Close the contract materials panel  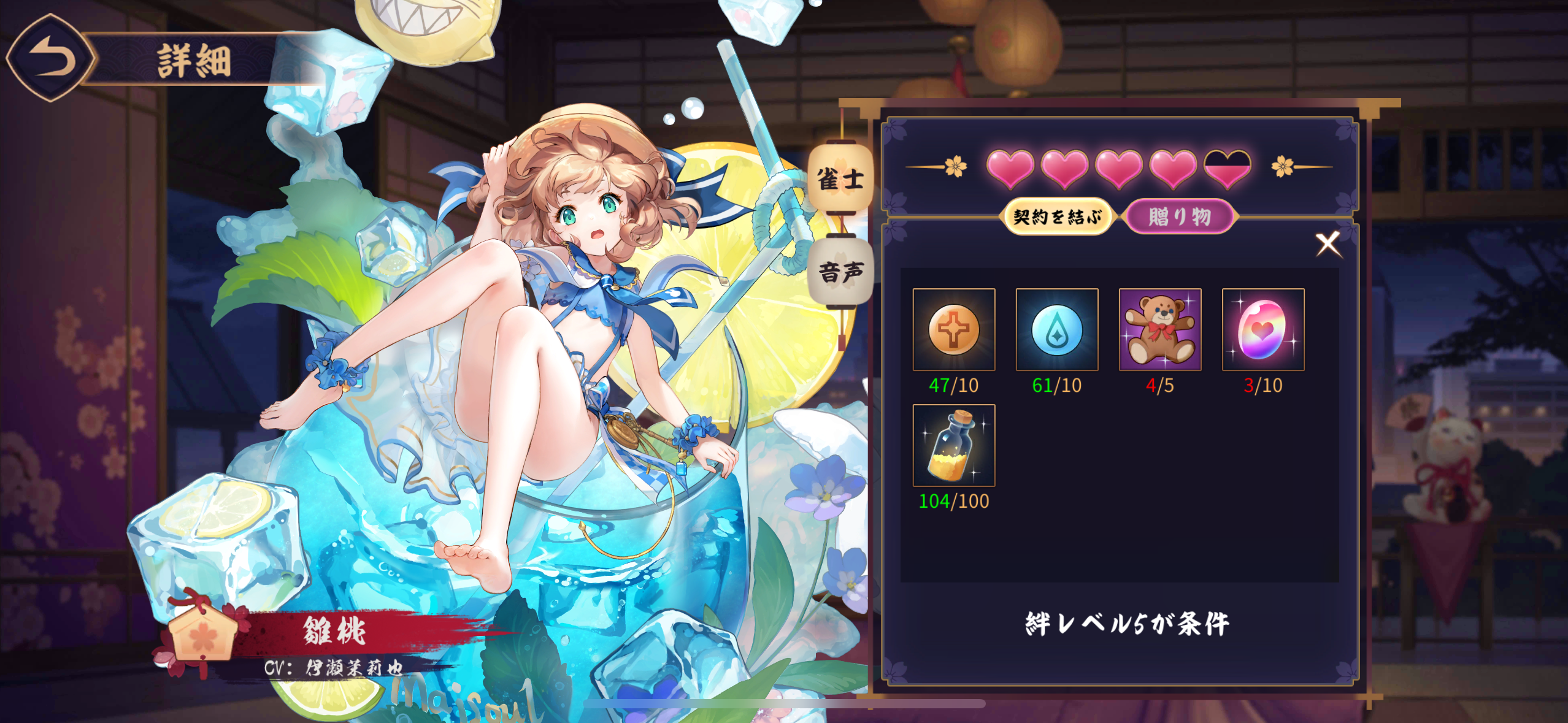click(x=1328, y=244)
